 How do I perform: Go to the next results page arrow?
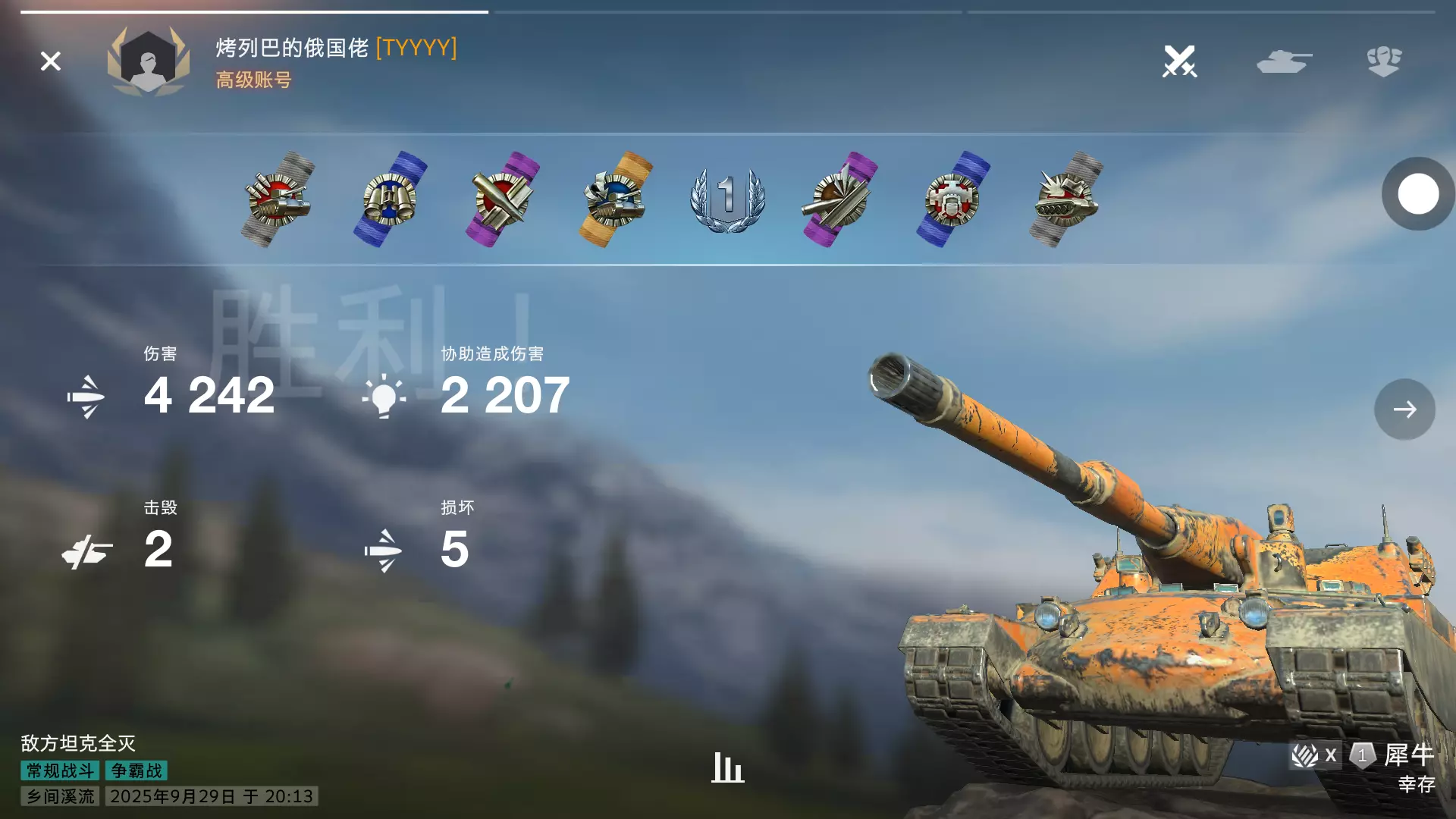tap(1404, 409)
